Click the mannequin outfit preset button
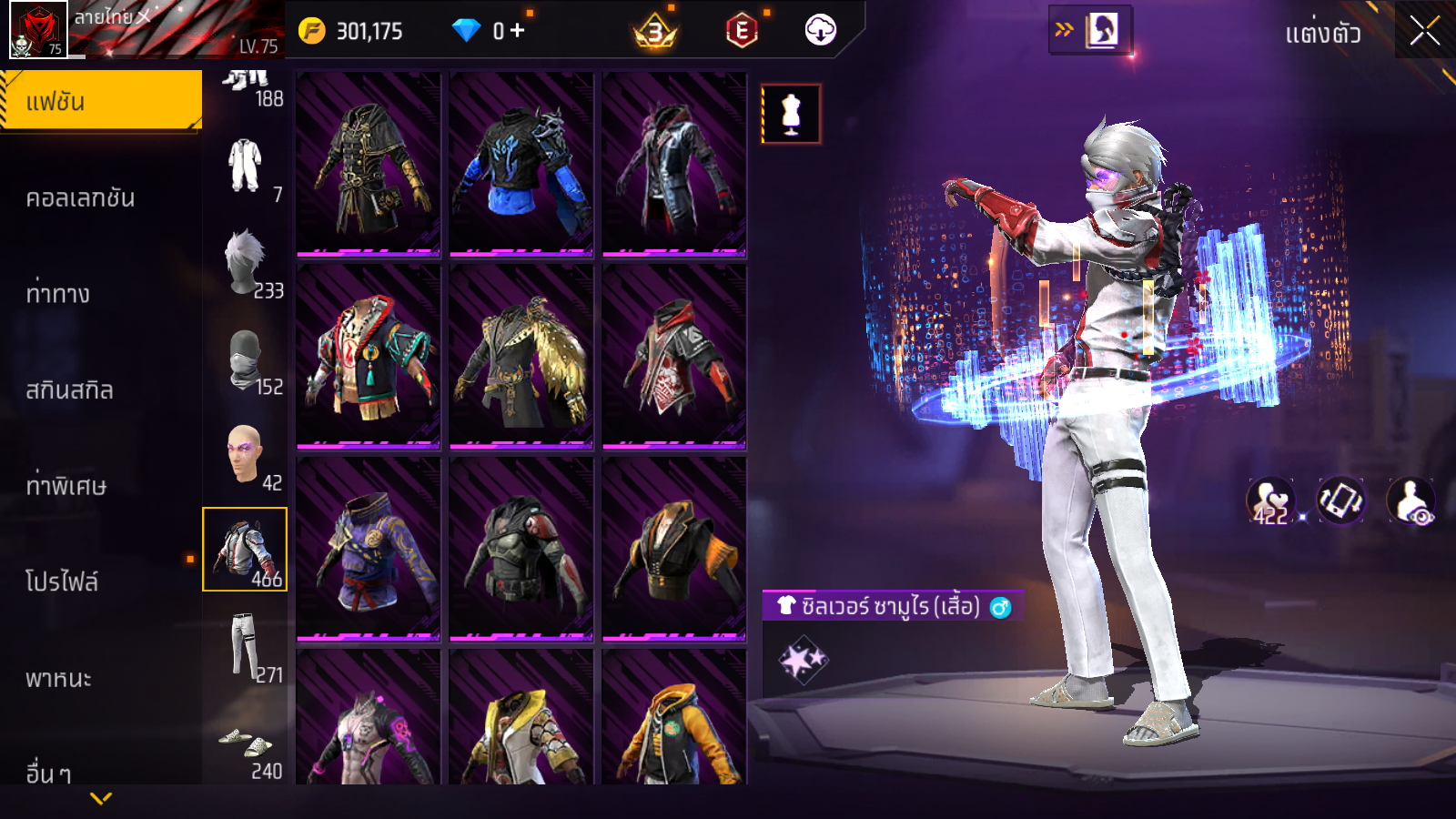 791,115
